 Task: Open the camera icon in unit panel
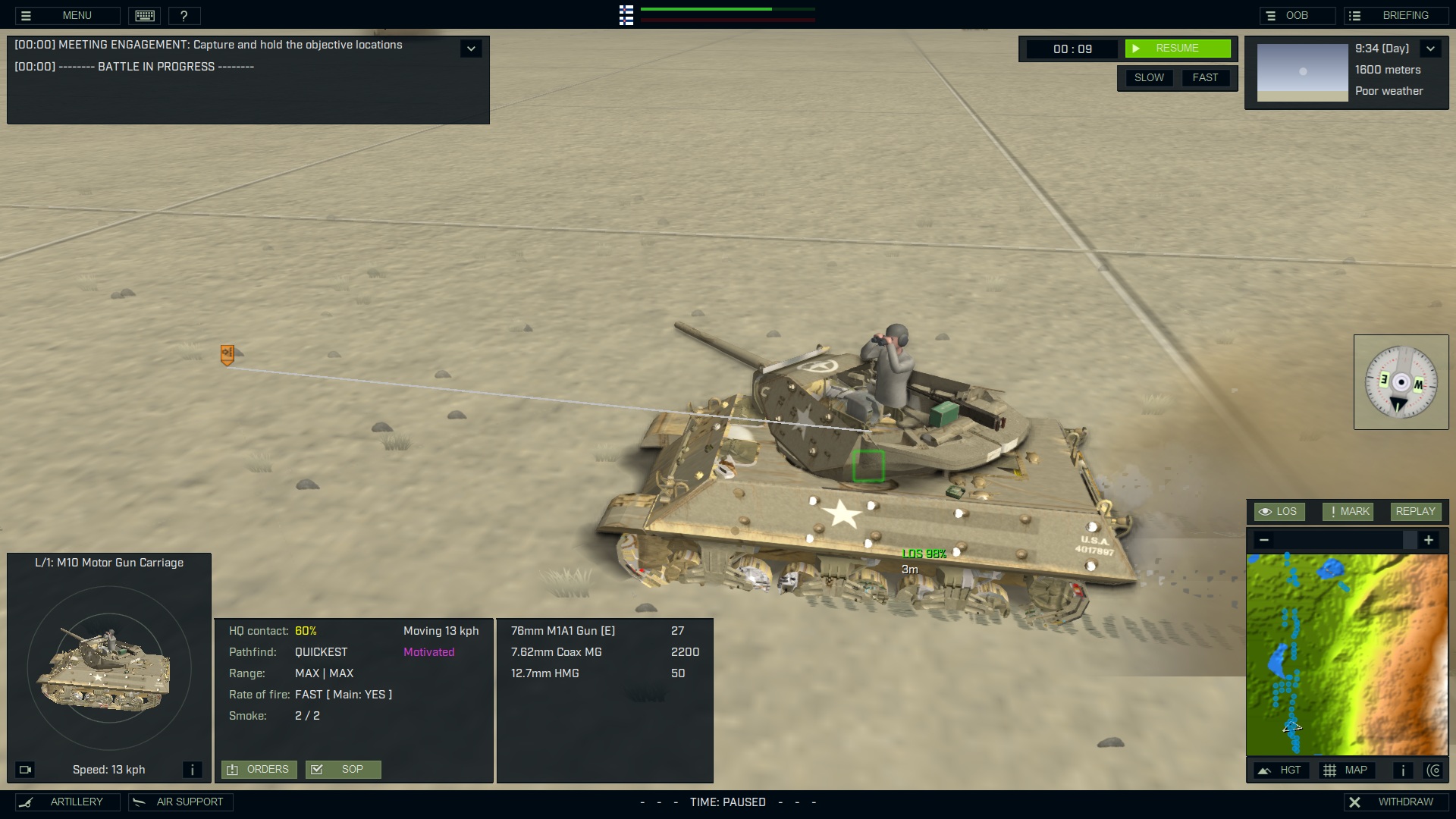[27, 769]
